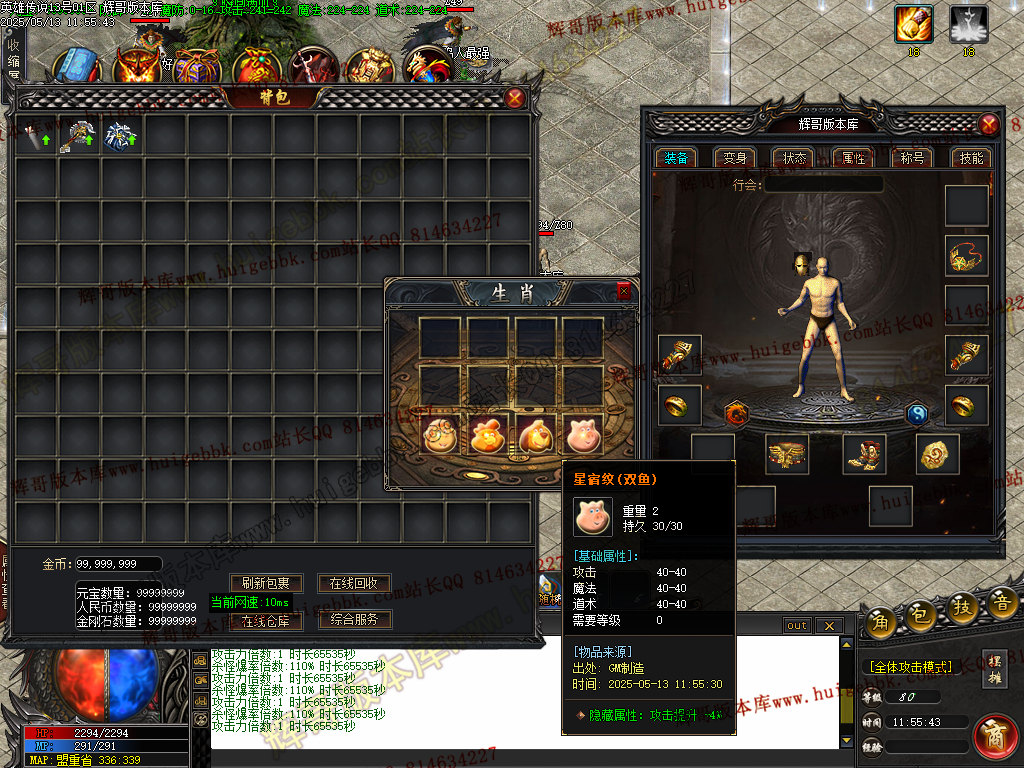Open 在线回收 online recycling
The height and width of the screenshot is (768, 1024).
[x=354, y=583]
